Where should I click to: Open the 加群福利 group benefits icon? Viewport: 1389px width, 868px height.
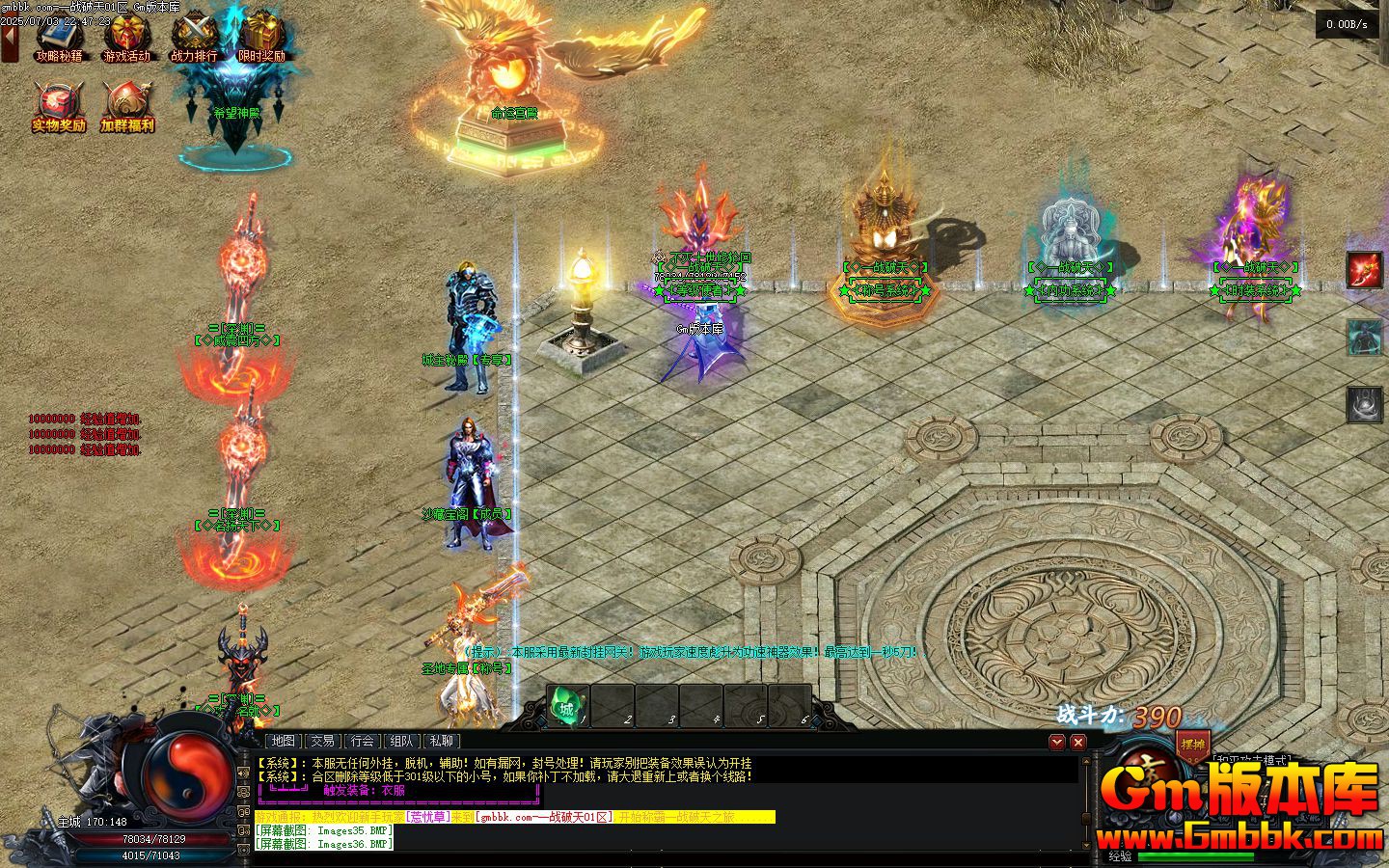(128, 101)
